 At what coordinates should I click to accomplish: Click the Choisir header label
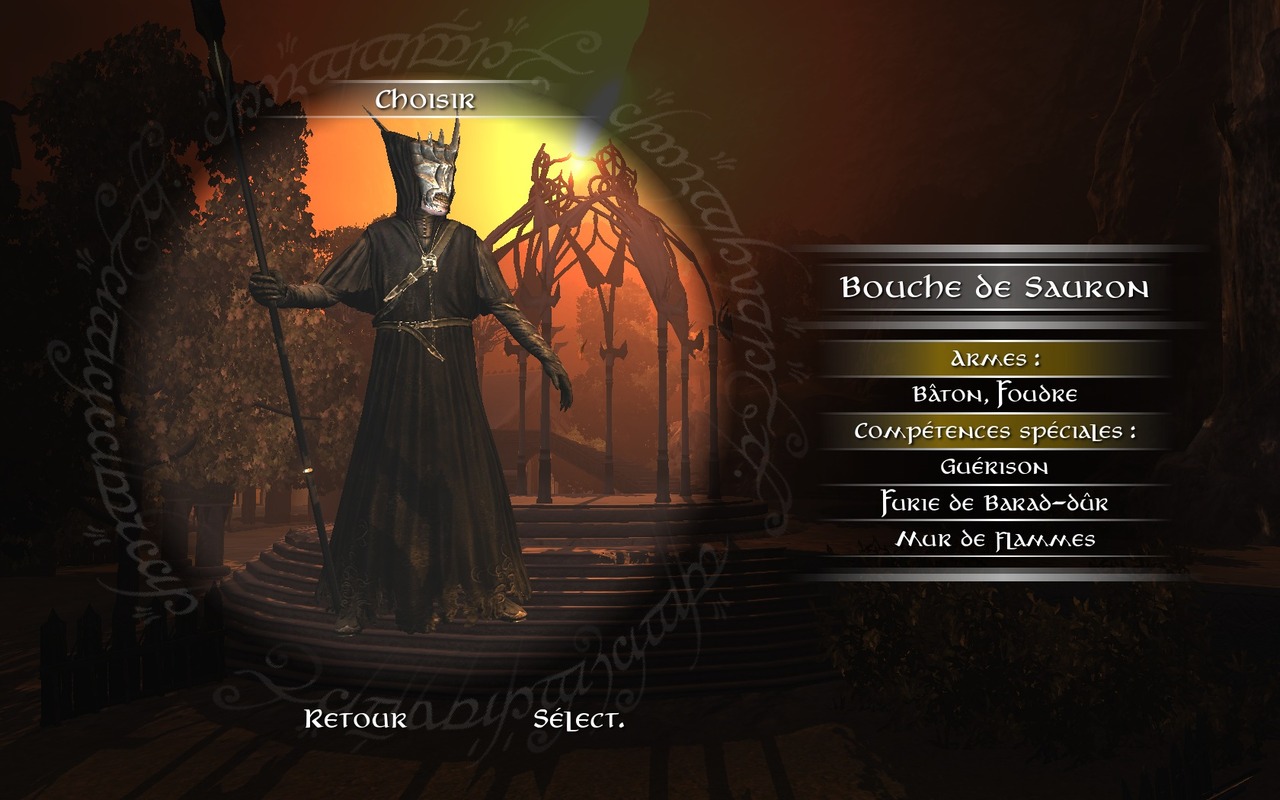(425, 100)
